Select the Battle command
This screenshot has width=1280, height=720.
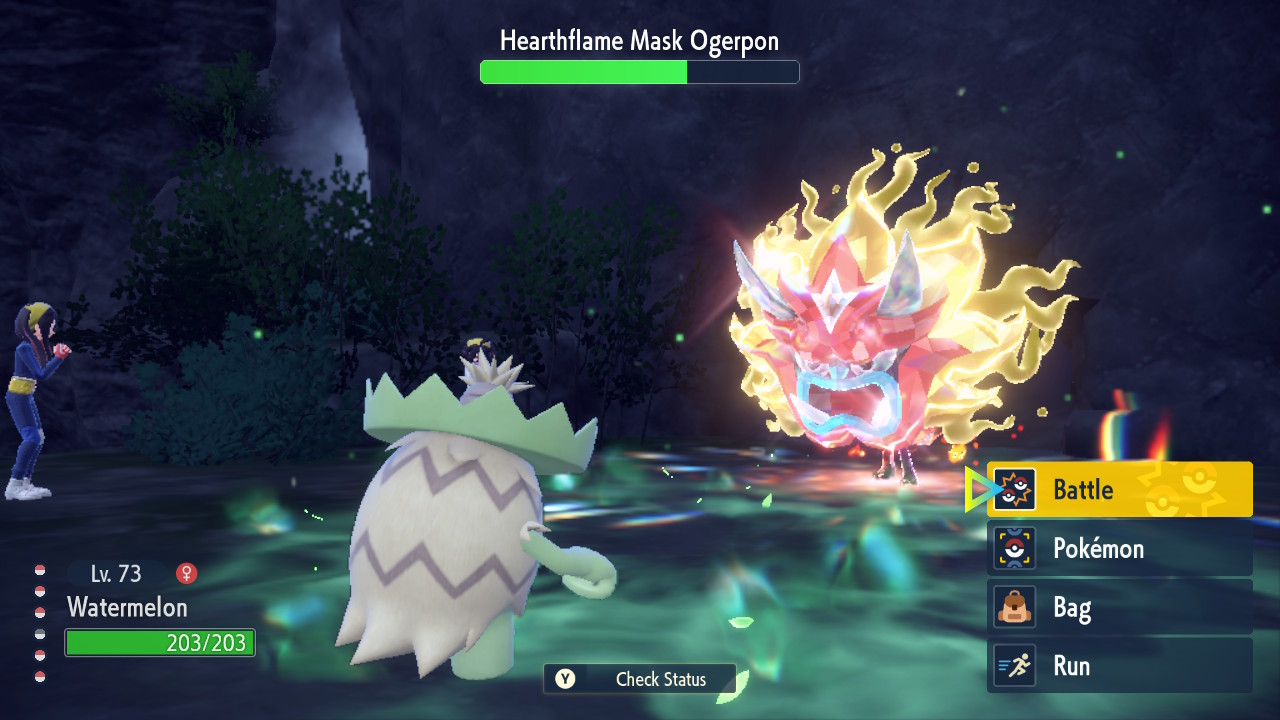[x=1119, y=489]
